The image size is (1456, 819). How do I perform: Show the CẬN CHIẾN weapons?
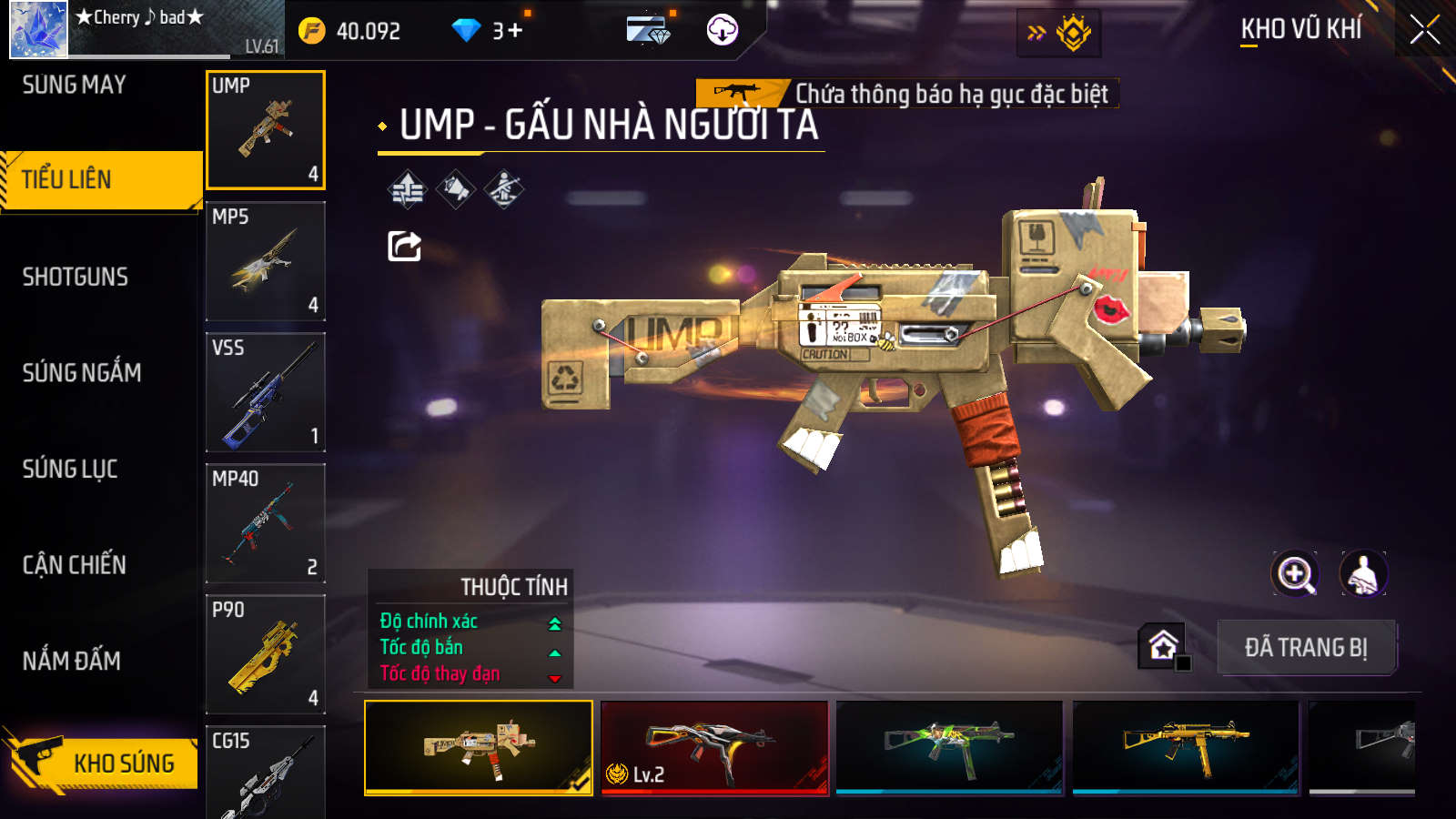tap(75, 565)
